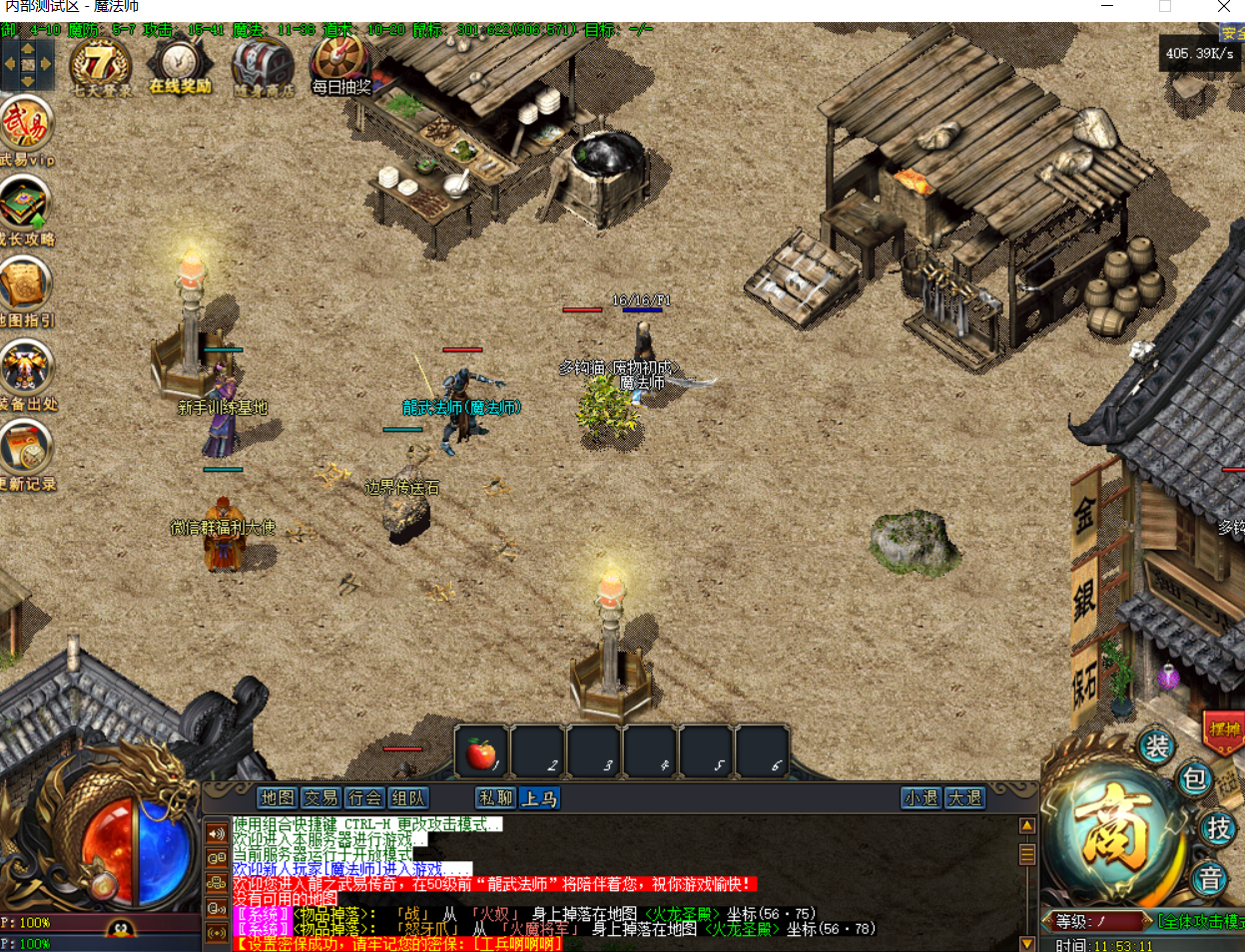Spin the 每日抽奖 daily lottery wheel

(341, 64)
